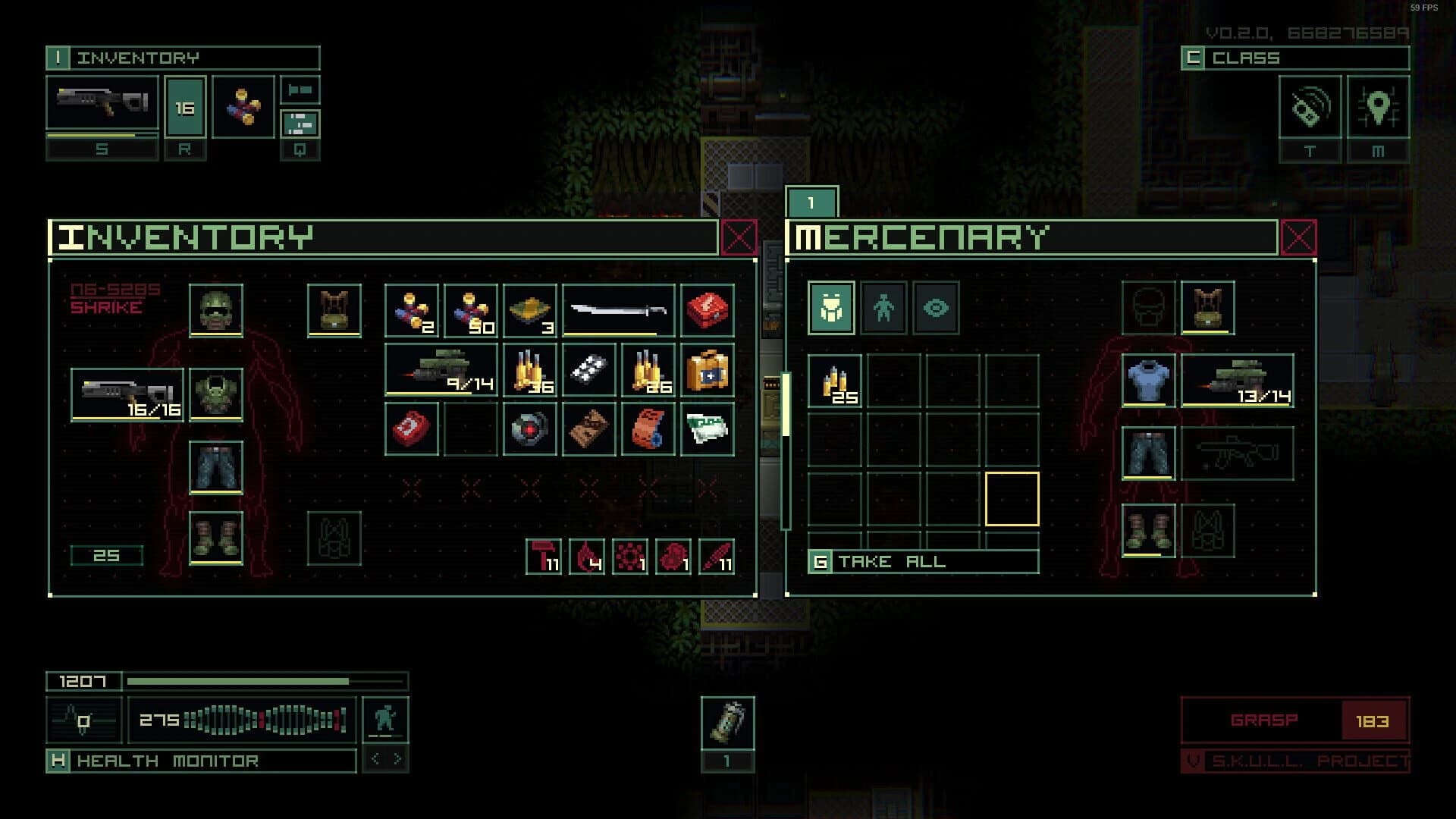1456x819 pixels.
Task: Open the quickbar slot labeled 1 above Mercenary
Action: tap(811, 201)
